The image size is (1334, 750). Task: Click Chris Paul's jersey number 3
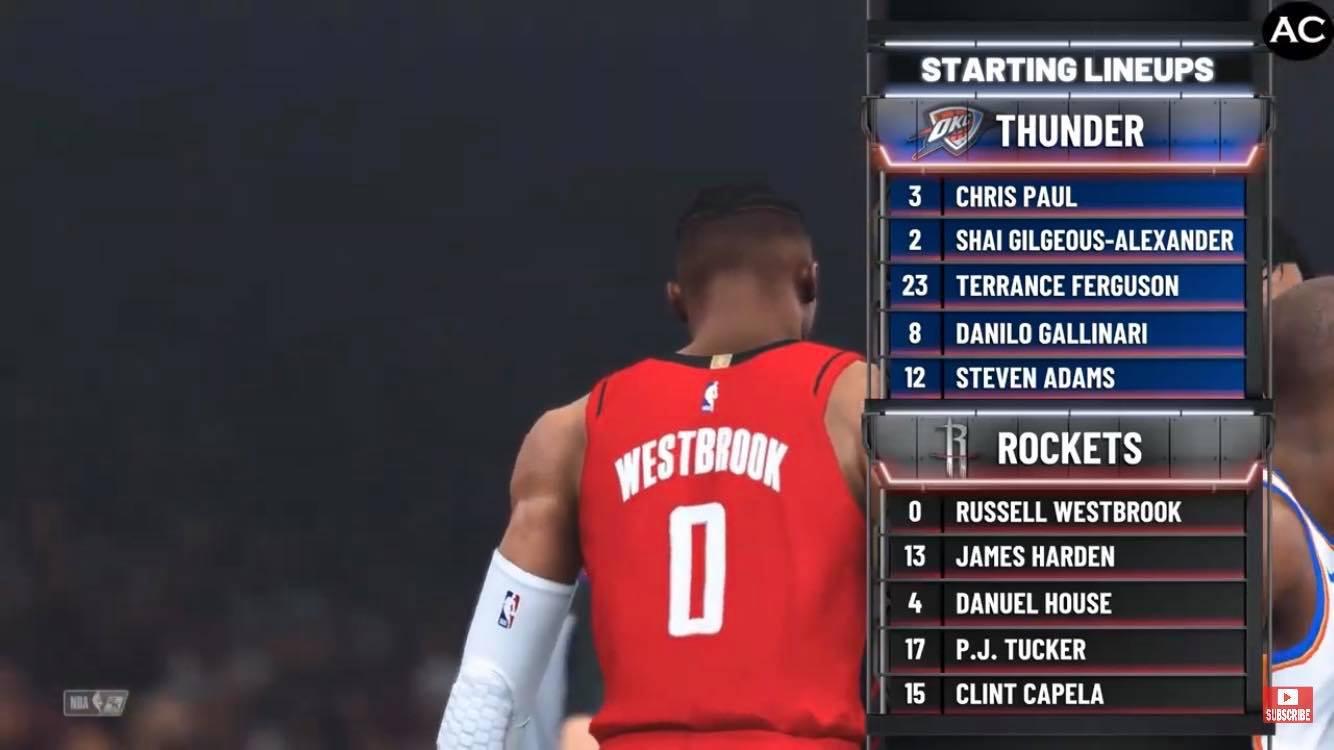915,197
